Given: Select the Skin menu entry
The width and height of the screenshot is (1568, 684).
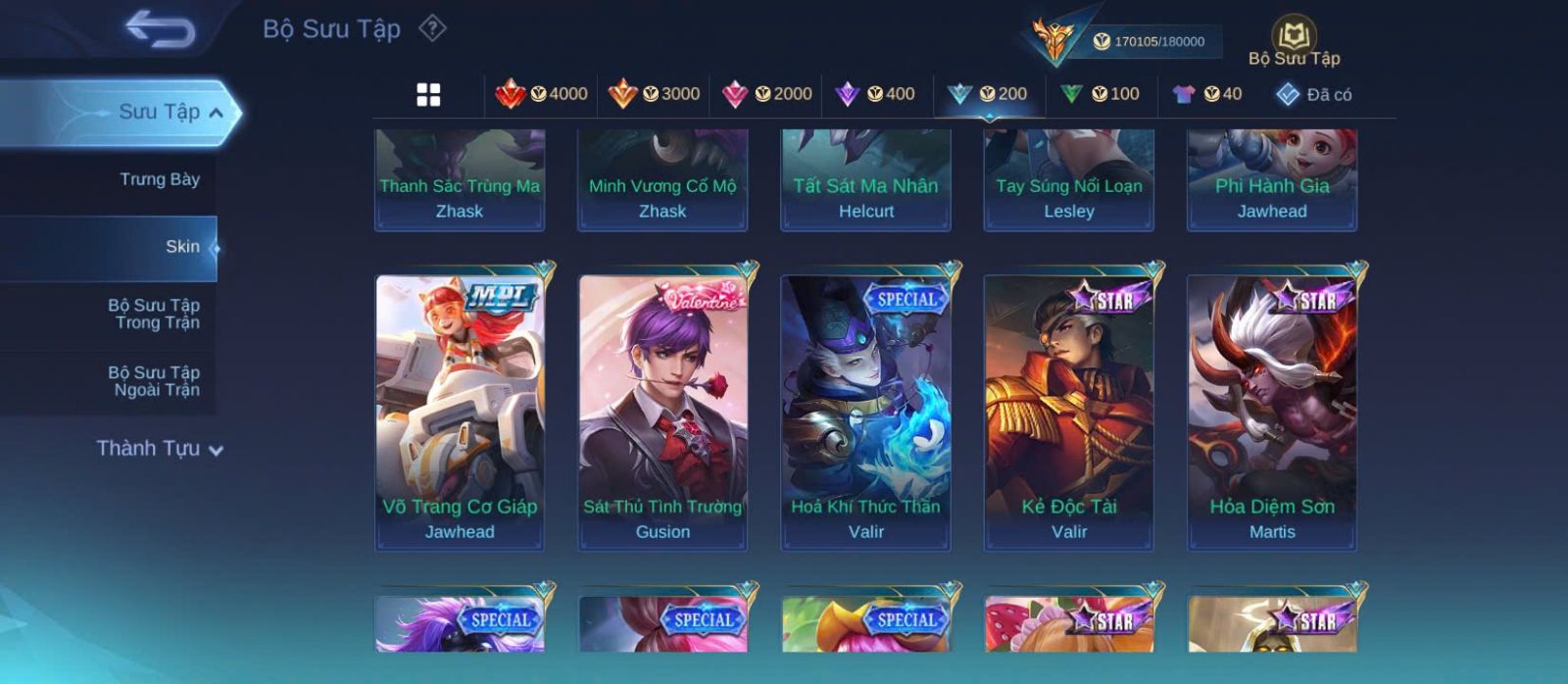Looking at the screenshot, I should click(x=181, y=247).
